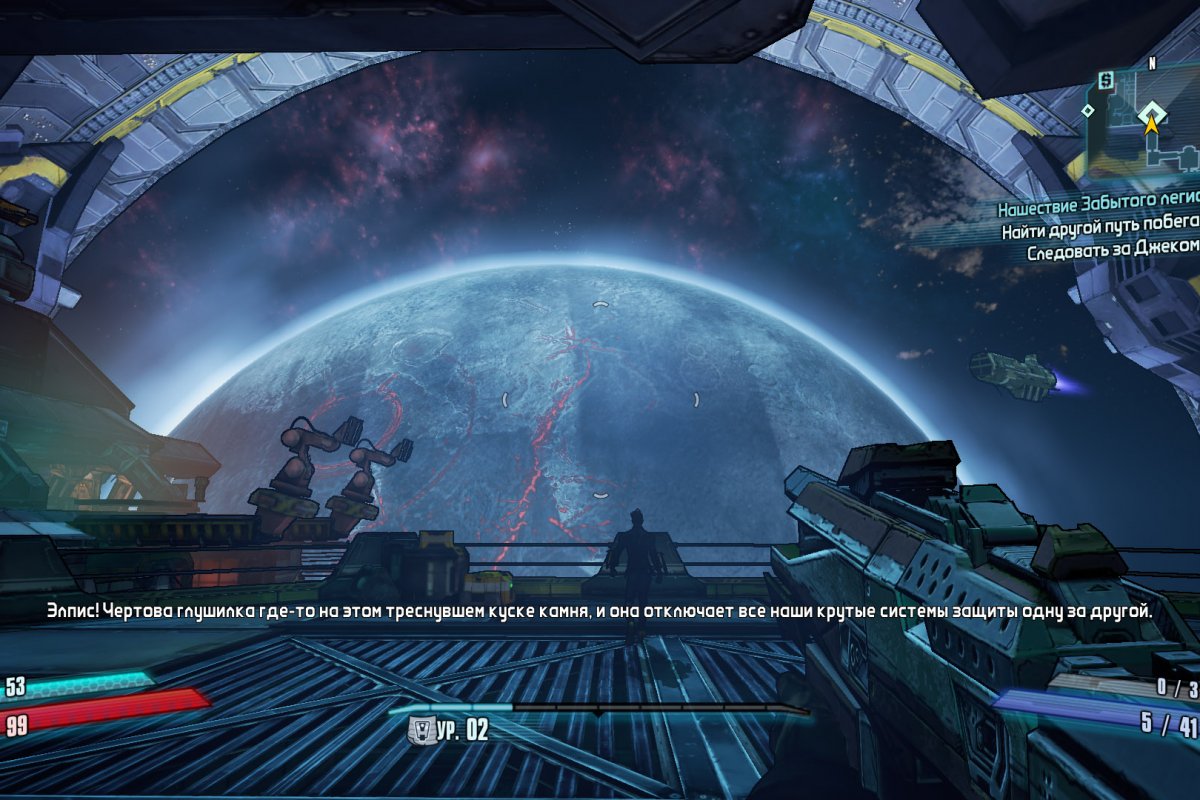Click the class badge beside level 02
Image resolution: width=1200 pixels, height=800 pixels.
[x=421, y=730]
